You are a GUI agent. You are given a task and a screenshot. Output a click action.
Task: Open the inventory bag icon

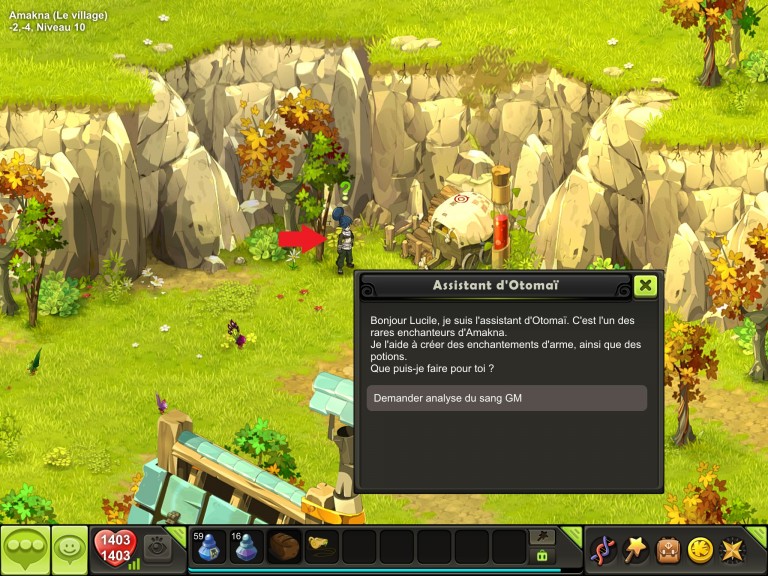[668, 549]
